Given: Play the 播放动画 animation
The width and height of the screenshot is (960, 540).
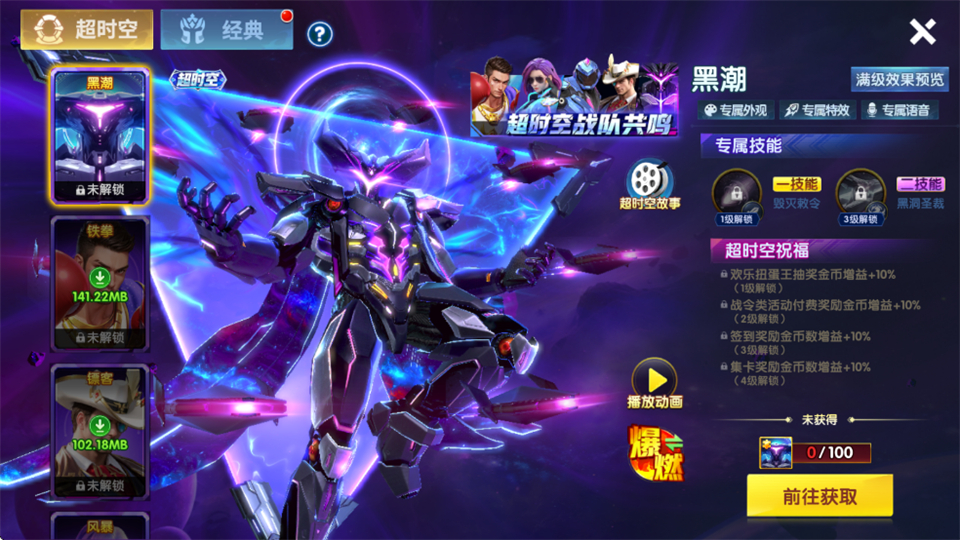Looking at the screenshot, I should click(654, 382).
